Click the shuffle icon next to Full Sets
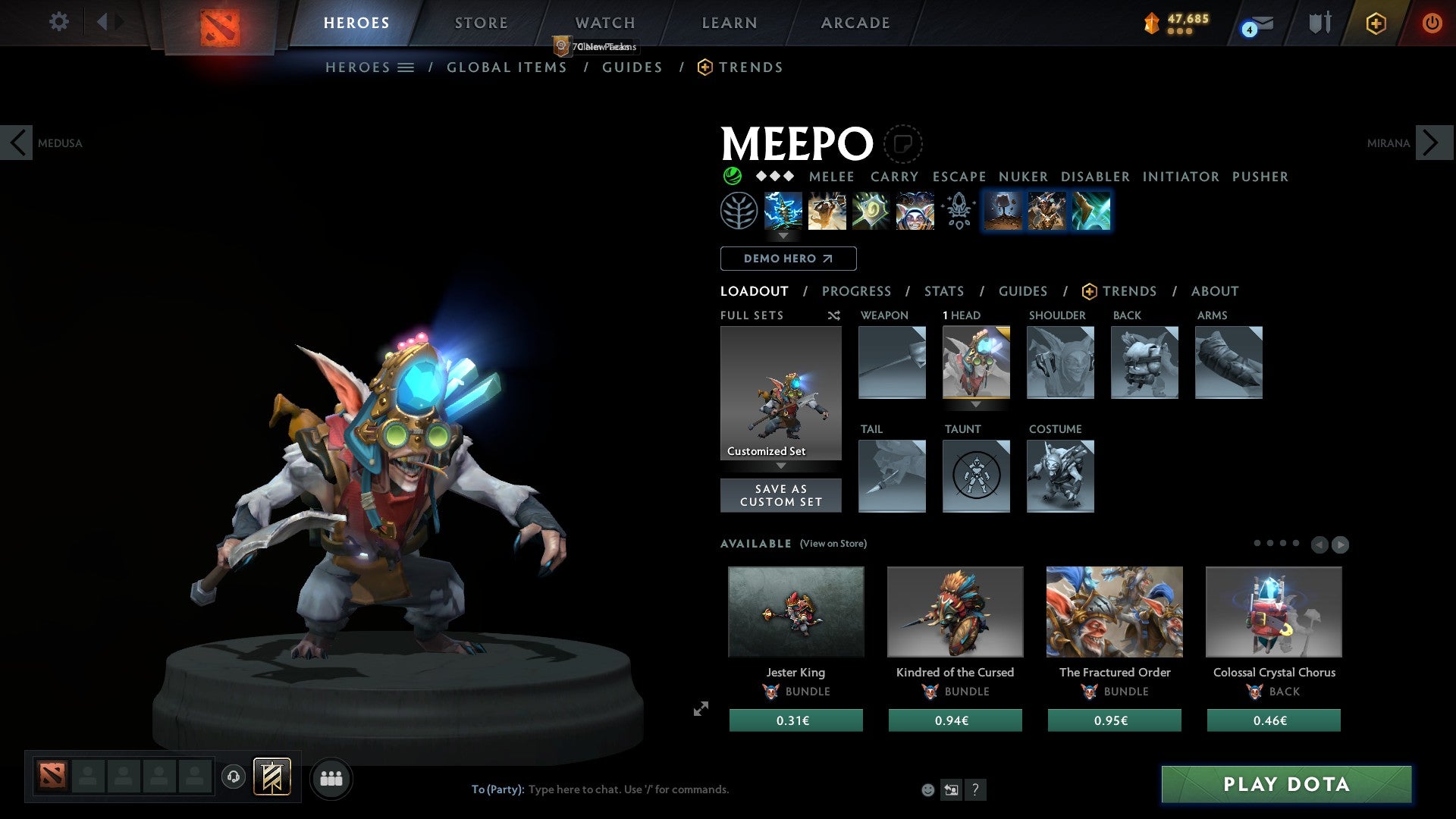 pos(833,315)
